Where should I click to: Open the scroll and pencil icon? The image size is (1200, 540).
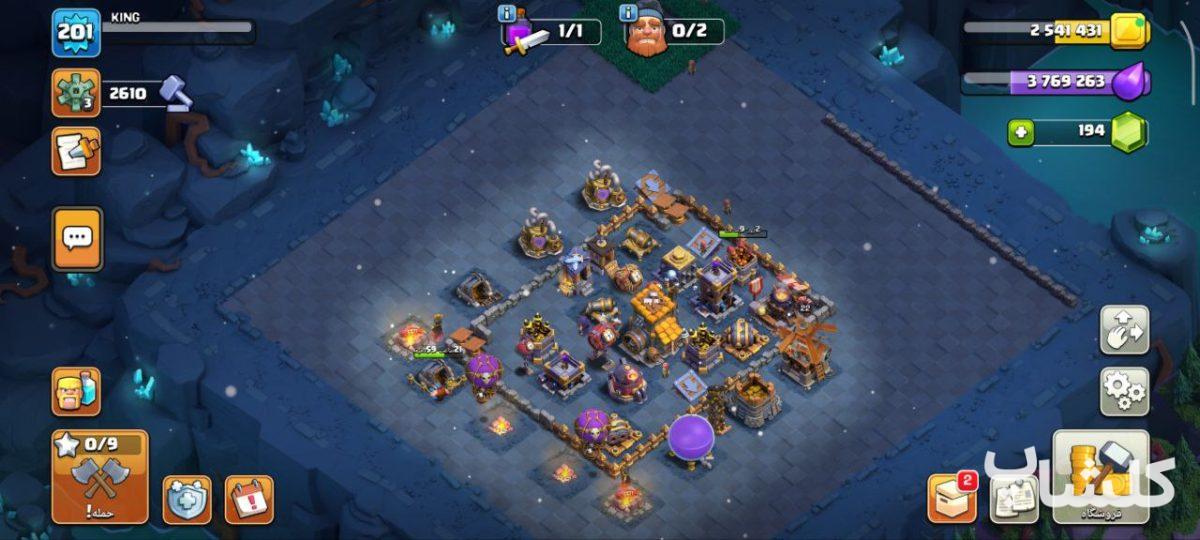pos(76,152)
